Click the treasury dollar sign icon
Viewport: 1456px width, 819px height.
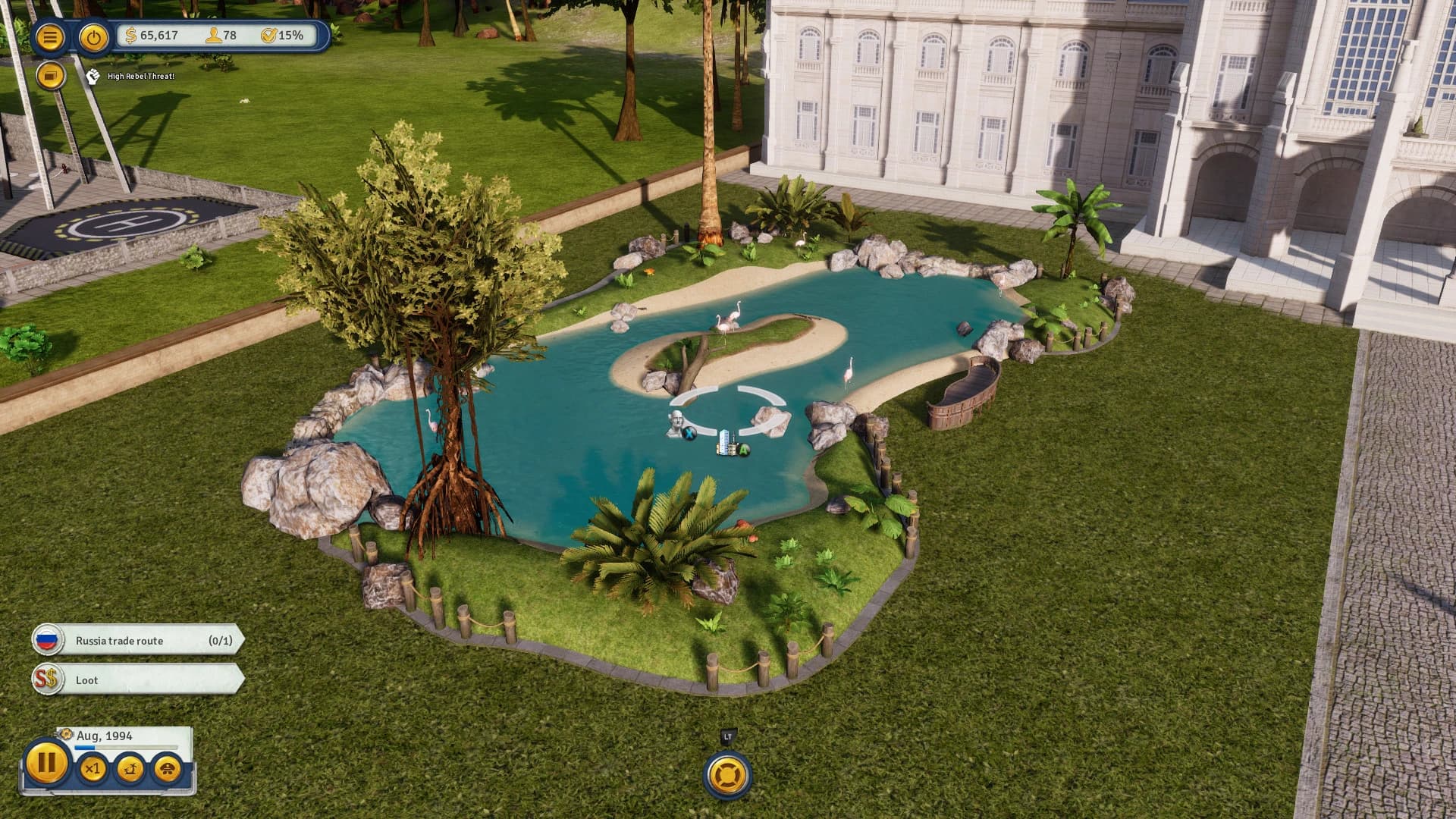(130, 33)
